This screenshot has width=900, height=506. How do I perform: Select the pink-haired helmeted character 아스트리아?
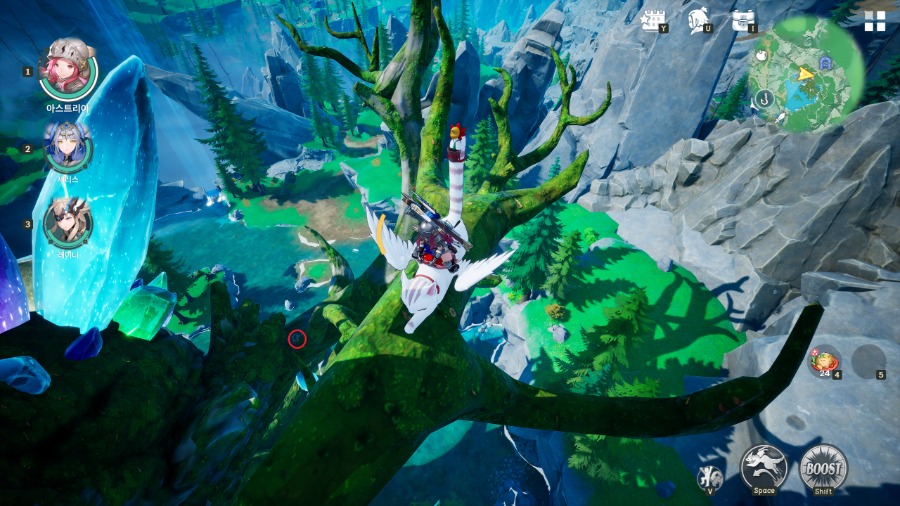pyautogui.click(x=68, y=68)
